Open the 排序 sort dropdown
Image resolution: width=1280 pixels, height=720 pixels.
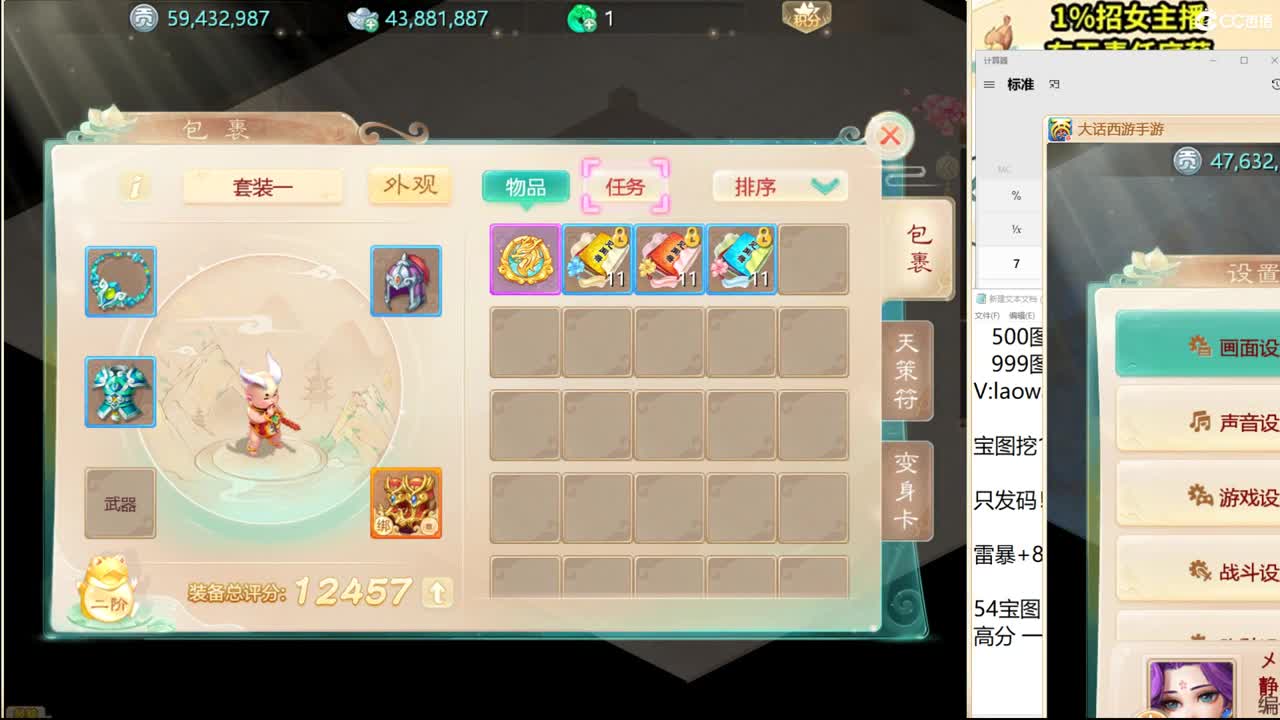click(x=779, y=187)
